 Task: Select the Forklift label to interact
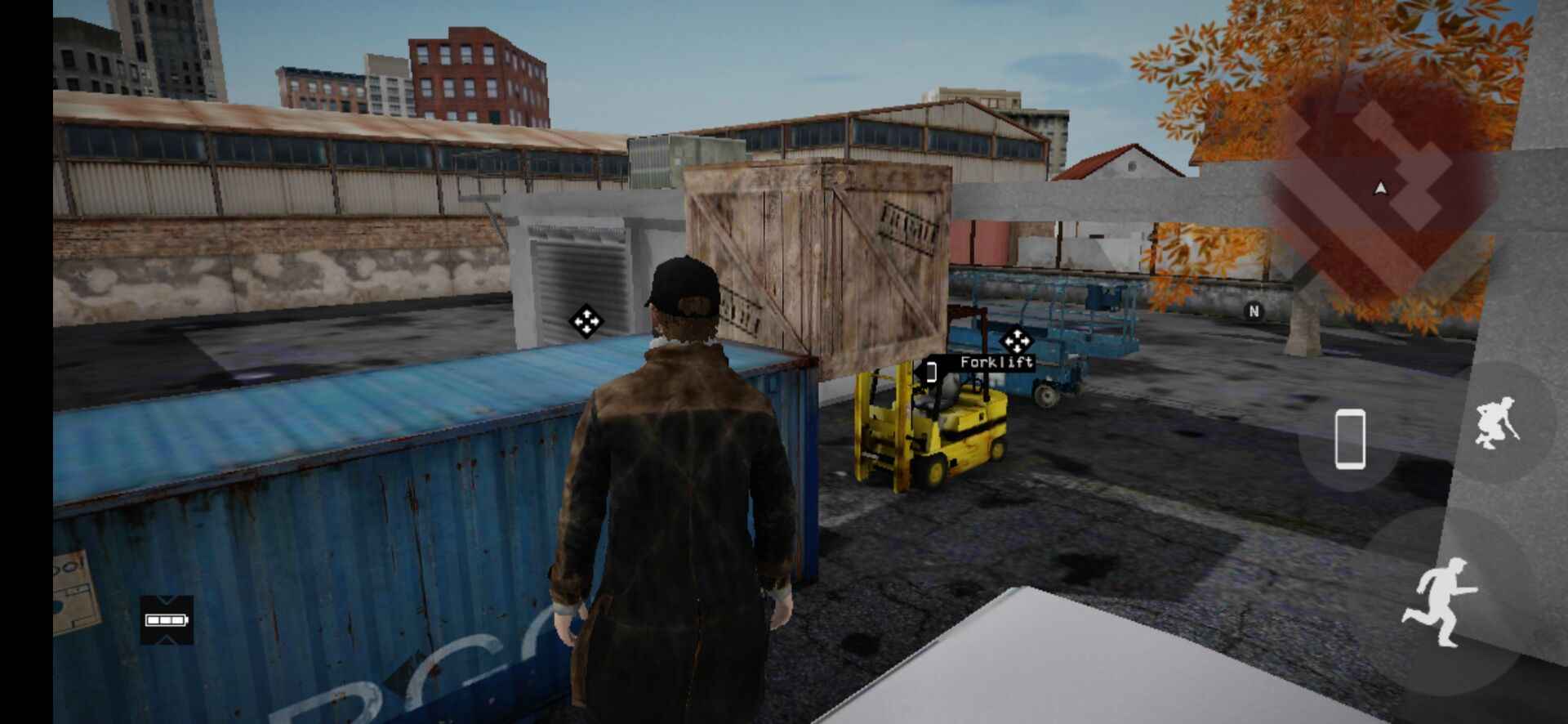pyautogui.click(x=996, y=362)
